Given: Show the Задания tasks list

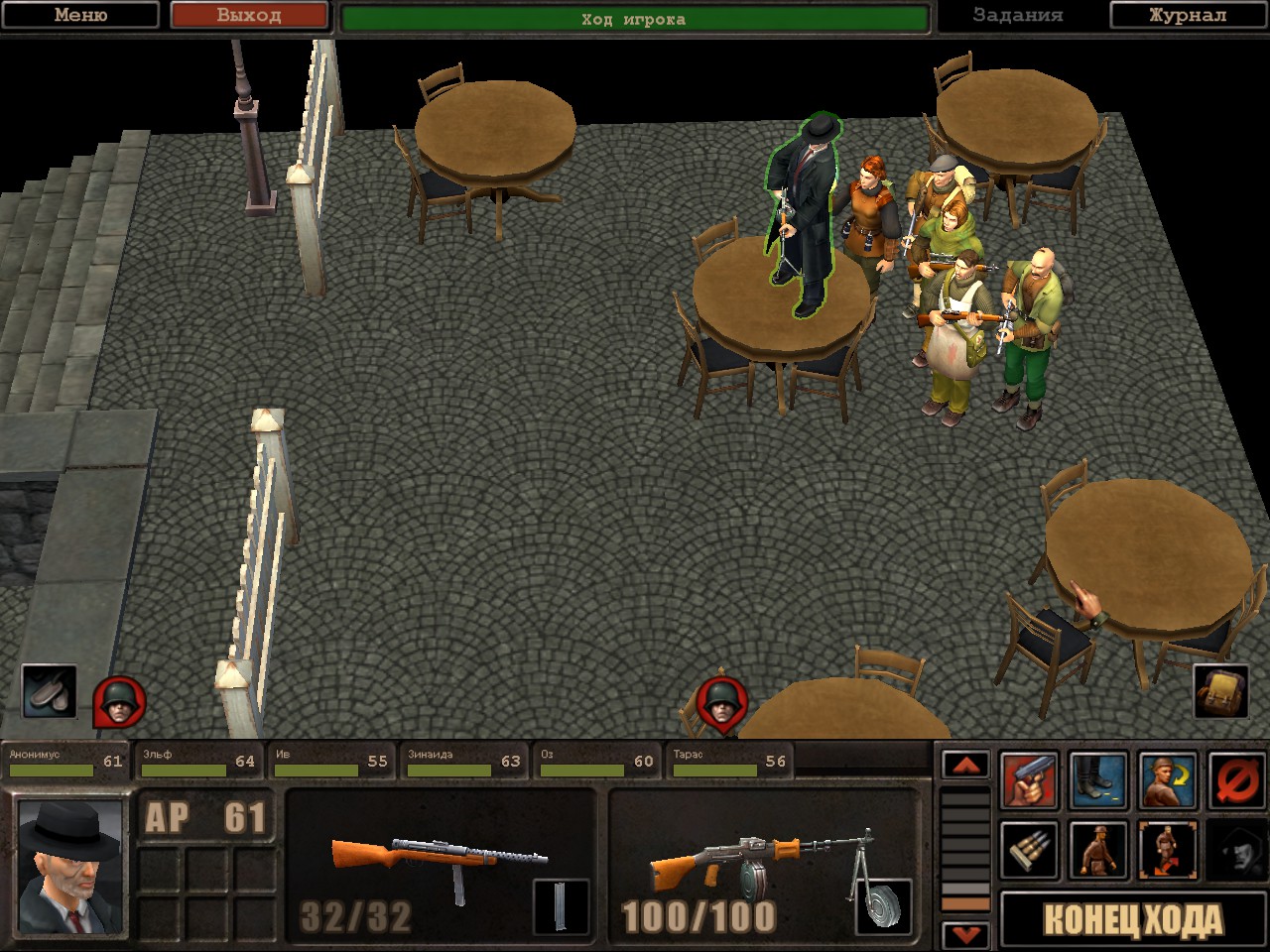Looking at the screenshot, I should coord(1018,15).
